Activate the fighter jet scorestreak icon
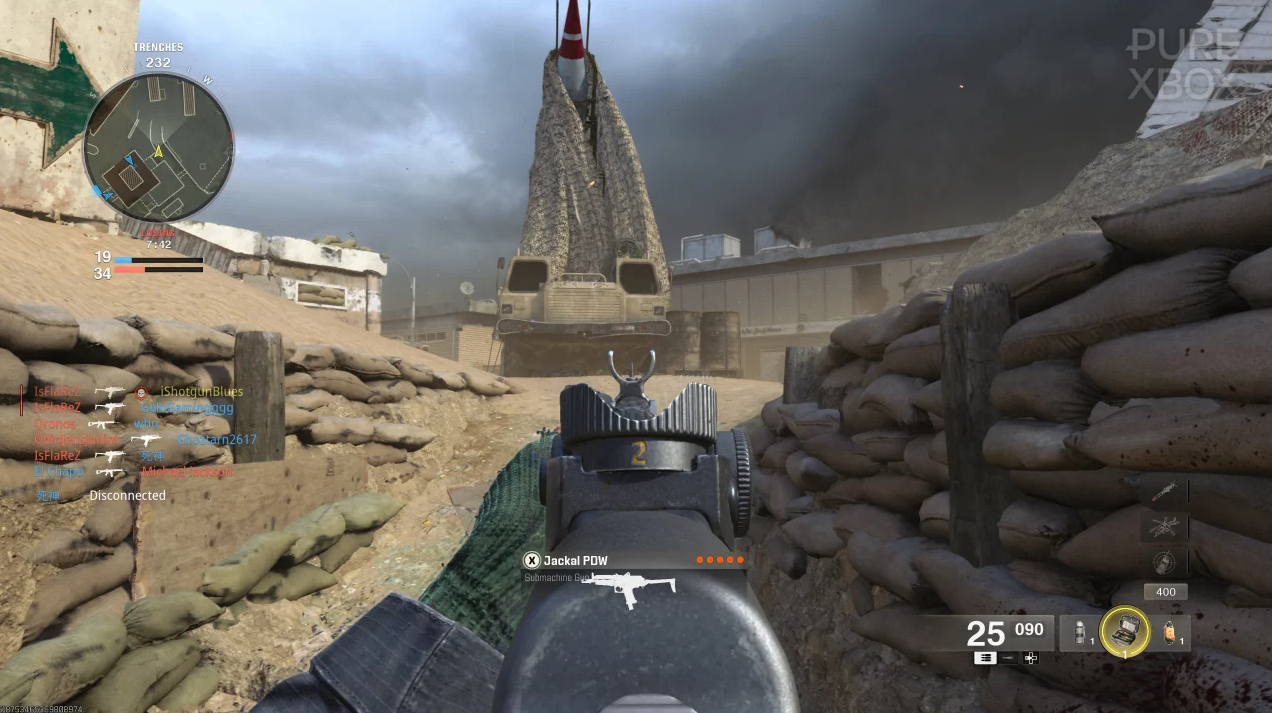Viewport: 1272px width, 713px height. pyautogui.click(x=1164, y=527)
